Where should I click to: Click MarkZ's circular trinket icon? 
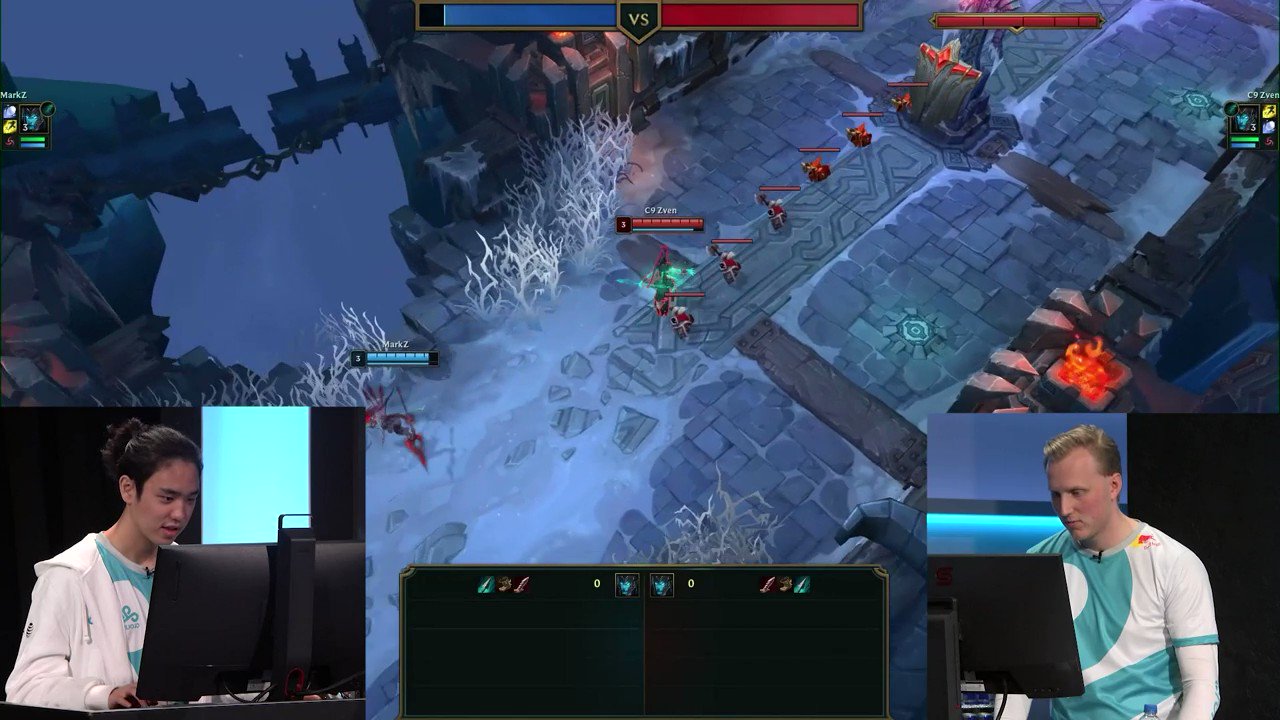[47, 108]
